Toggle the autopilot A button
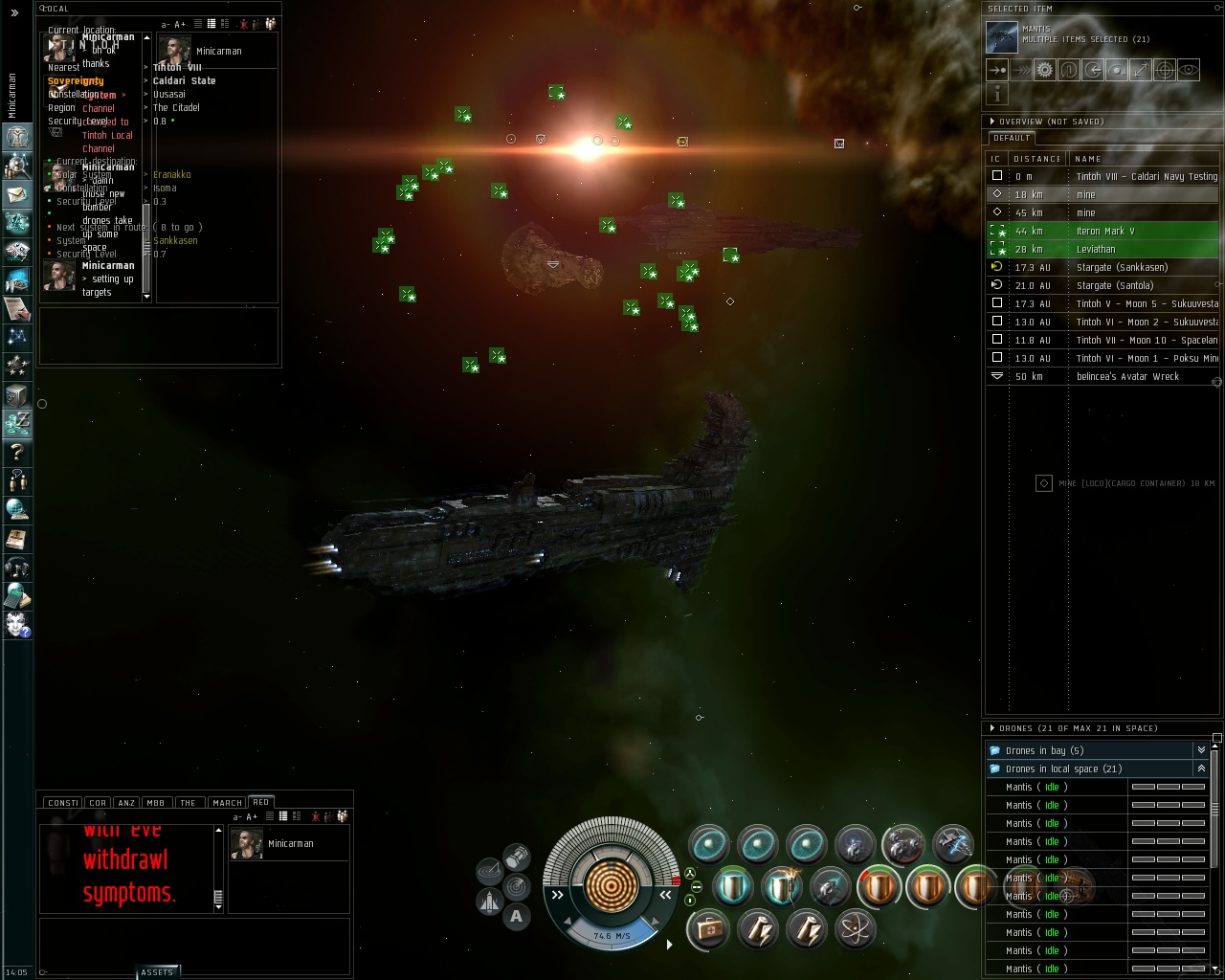 [x=517, y=916]
